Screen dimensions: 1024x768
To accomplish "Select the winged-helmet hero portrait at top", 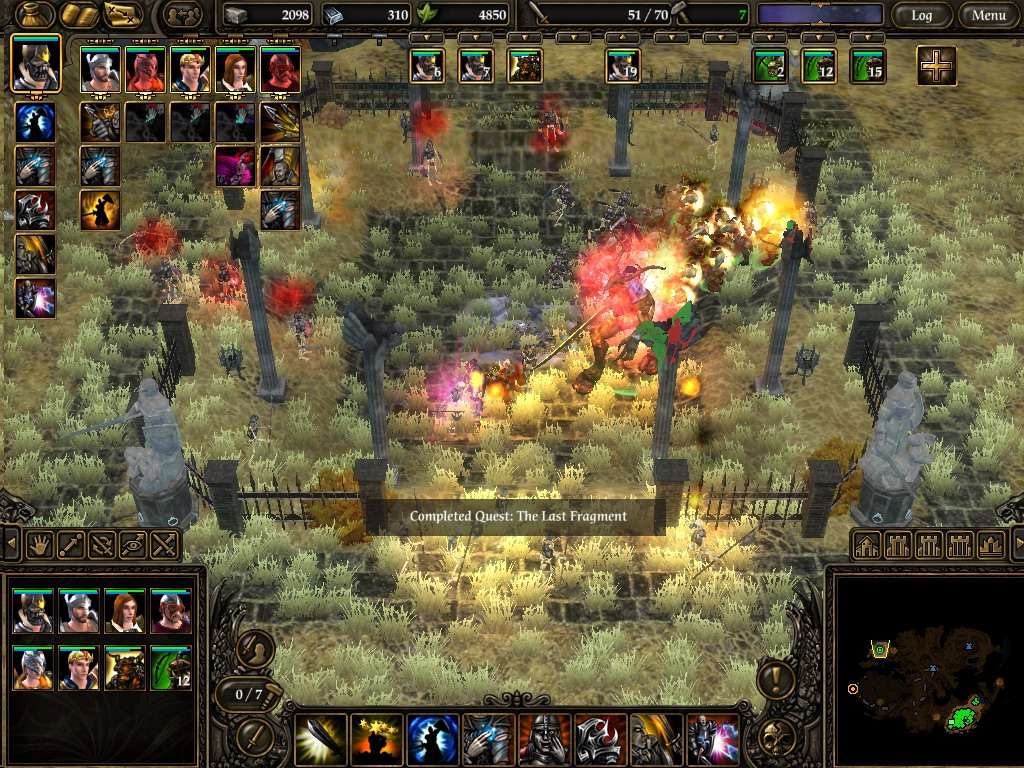I will 99,71.
